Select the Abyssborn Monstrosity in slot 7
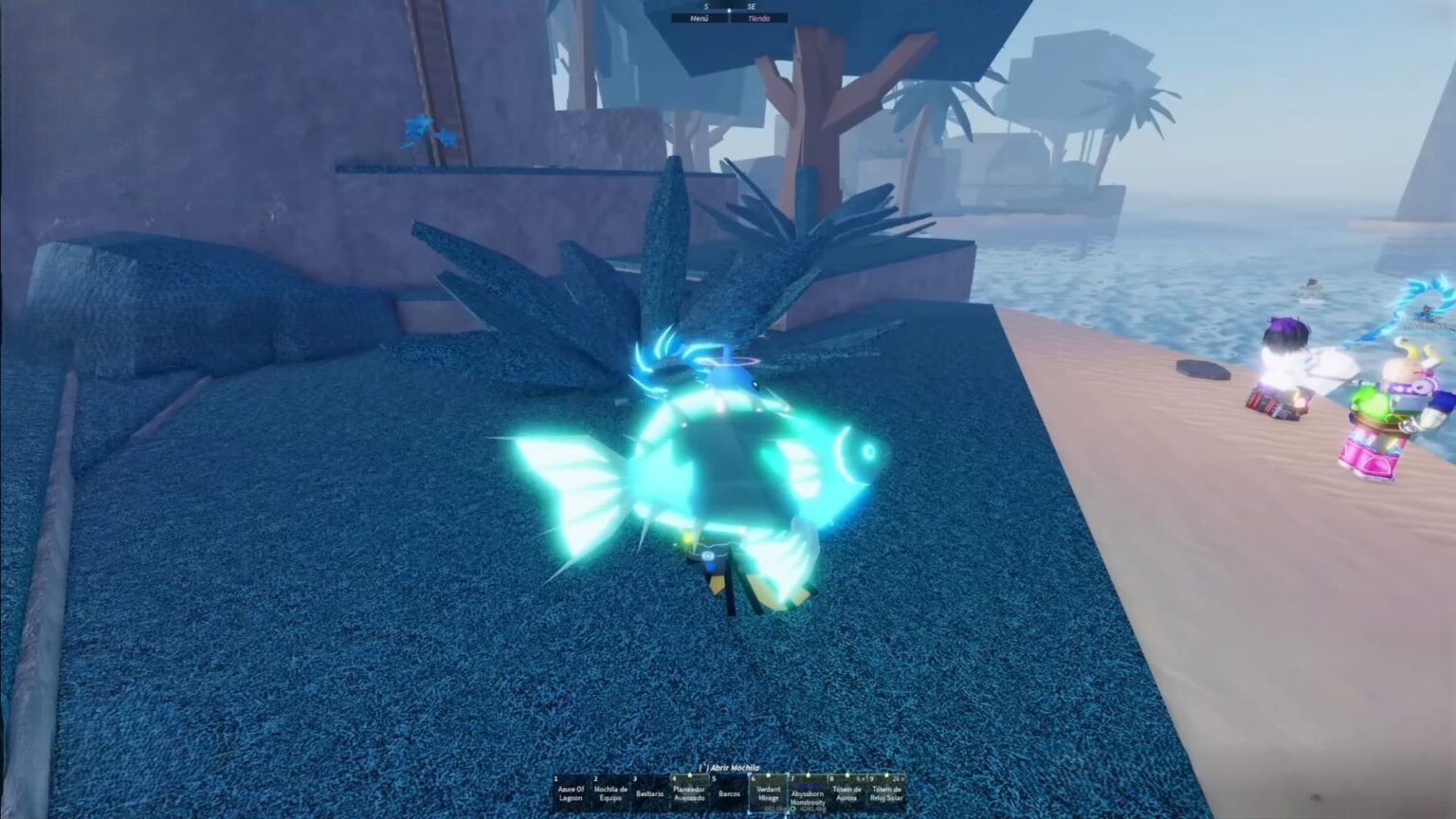Viewport: 1456px width, 819px height. 808,796
